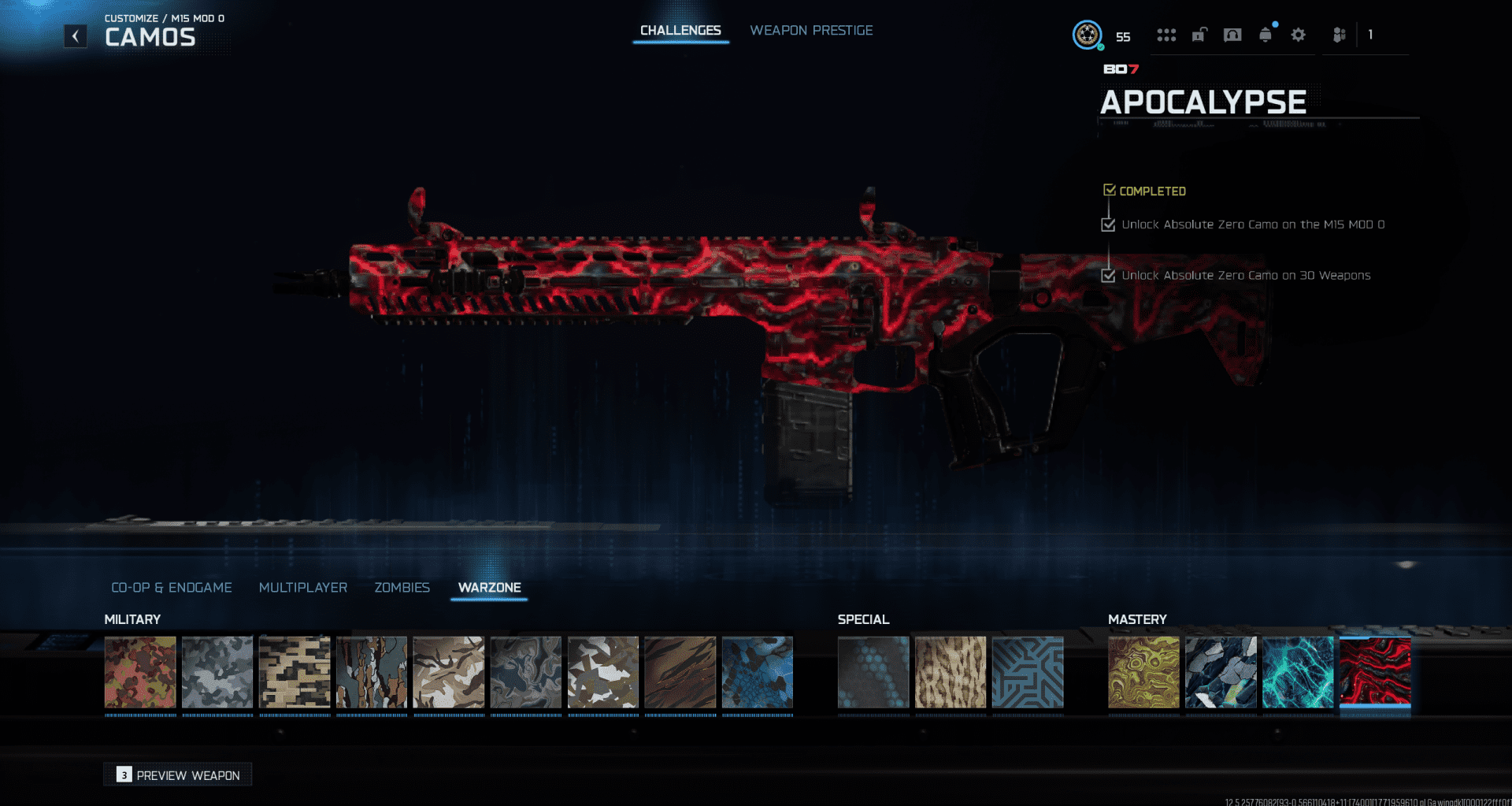Check the notifications bell with blue dot
The height and width of the screenshot is (806, 1512).
(1266, 35)
